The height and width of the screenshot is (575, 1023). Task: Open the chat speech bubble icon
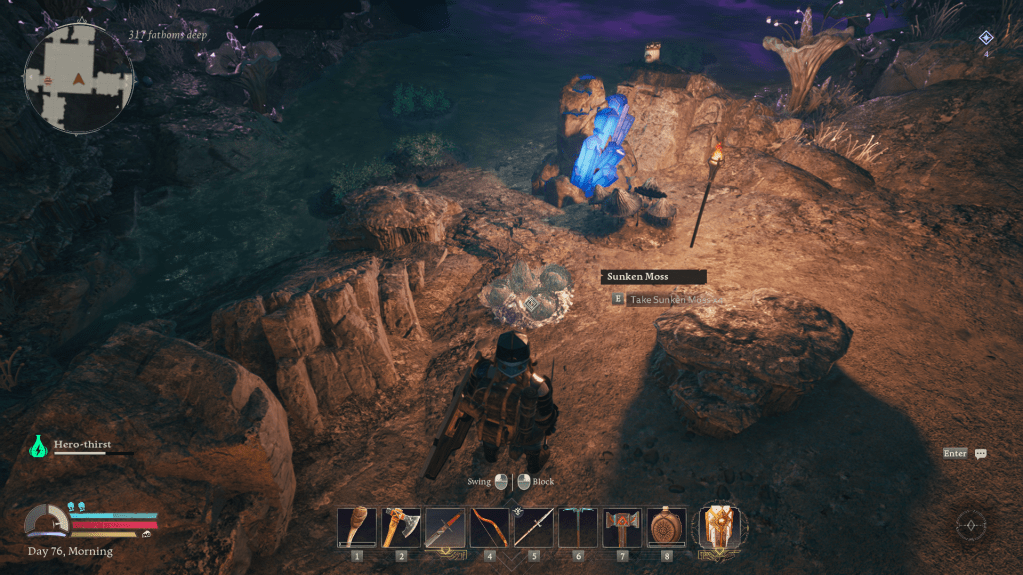point(980,453)
